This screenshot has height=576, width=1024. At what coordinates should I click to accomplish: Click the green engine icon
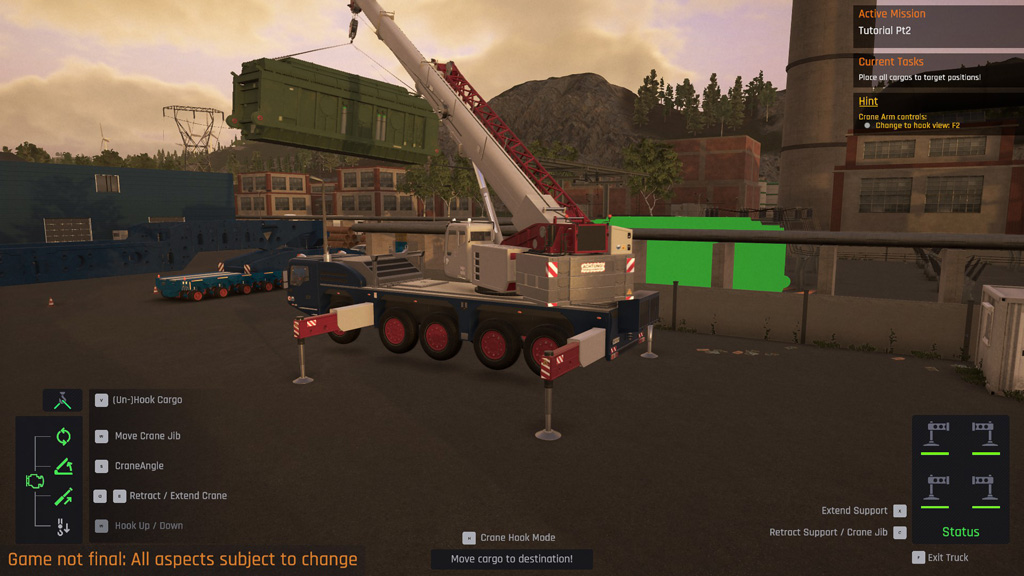click(34, 481)
